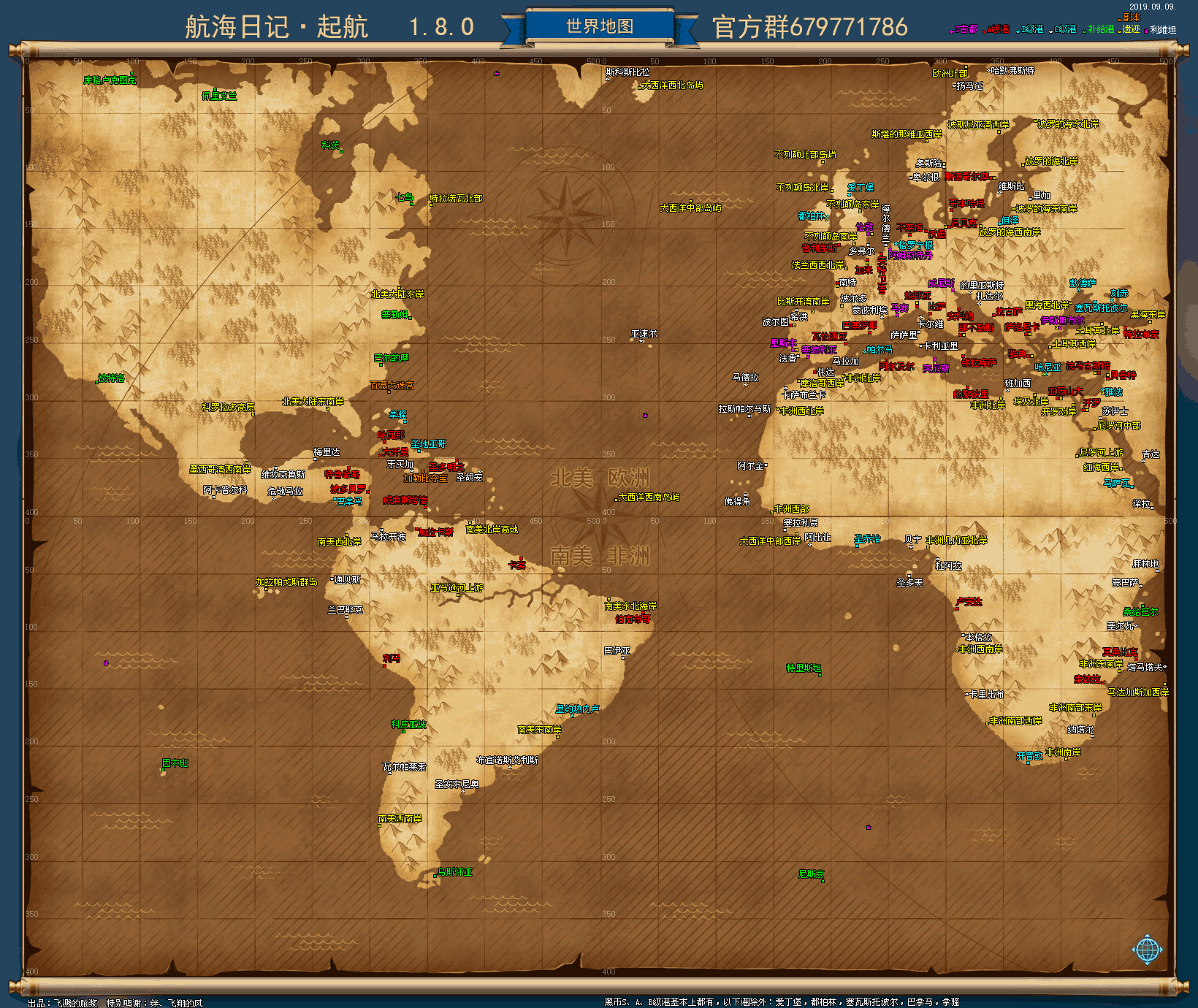Image resolution: width=1198 pixels, height=1008 pixels.
Task: Open the 世界地图 banner tab
Action: pos(599,26)
